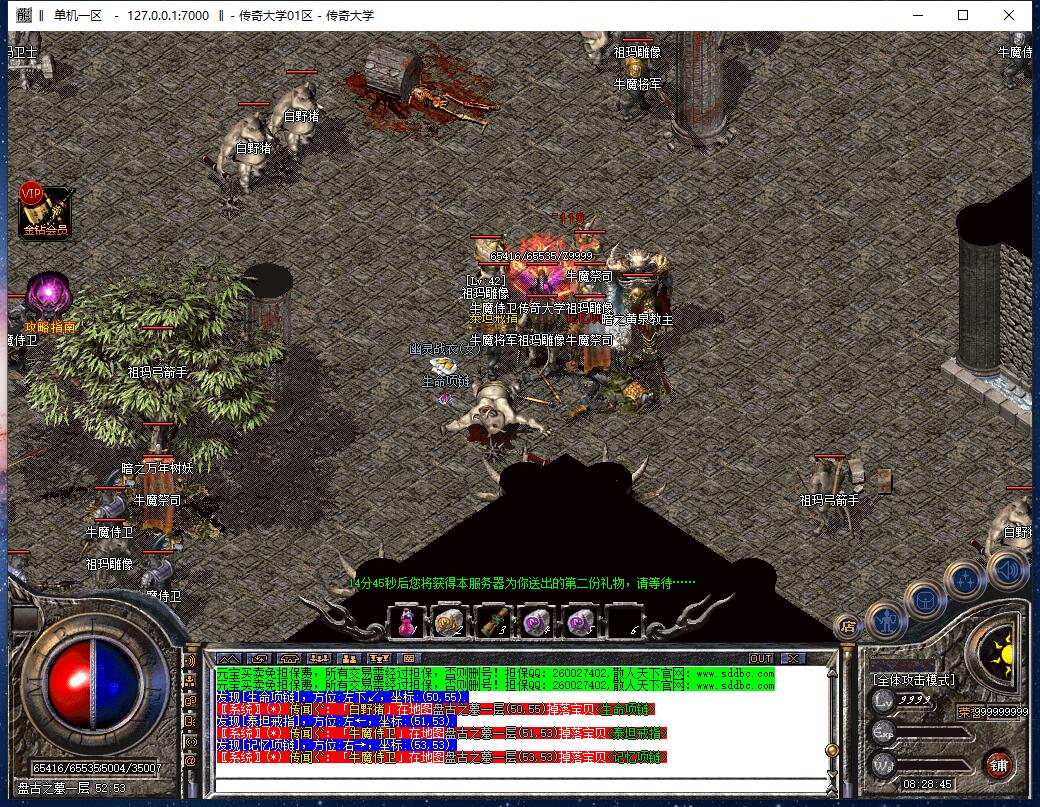Image resolution: width=1040 pixels, height=807 pixels.
Task: Use the green scroll in hotbar slot 3
Action: tap(493, 622)
